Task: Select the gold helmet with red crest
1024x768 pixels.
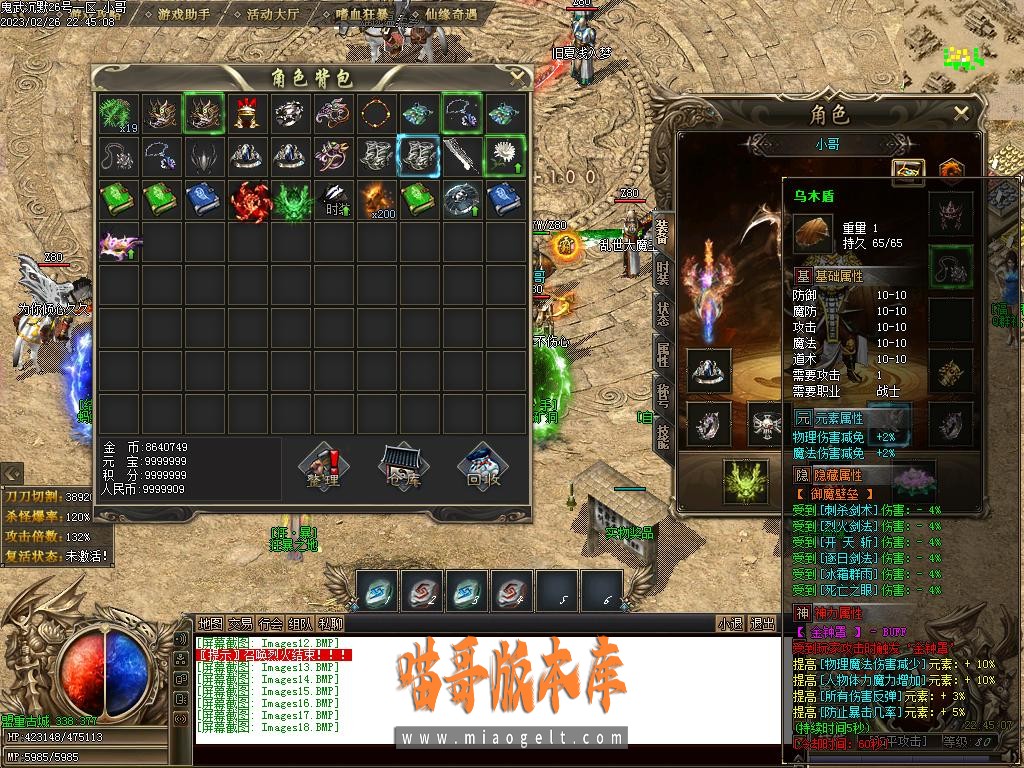Action: click(x=248, y=114)
